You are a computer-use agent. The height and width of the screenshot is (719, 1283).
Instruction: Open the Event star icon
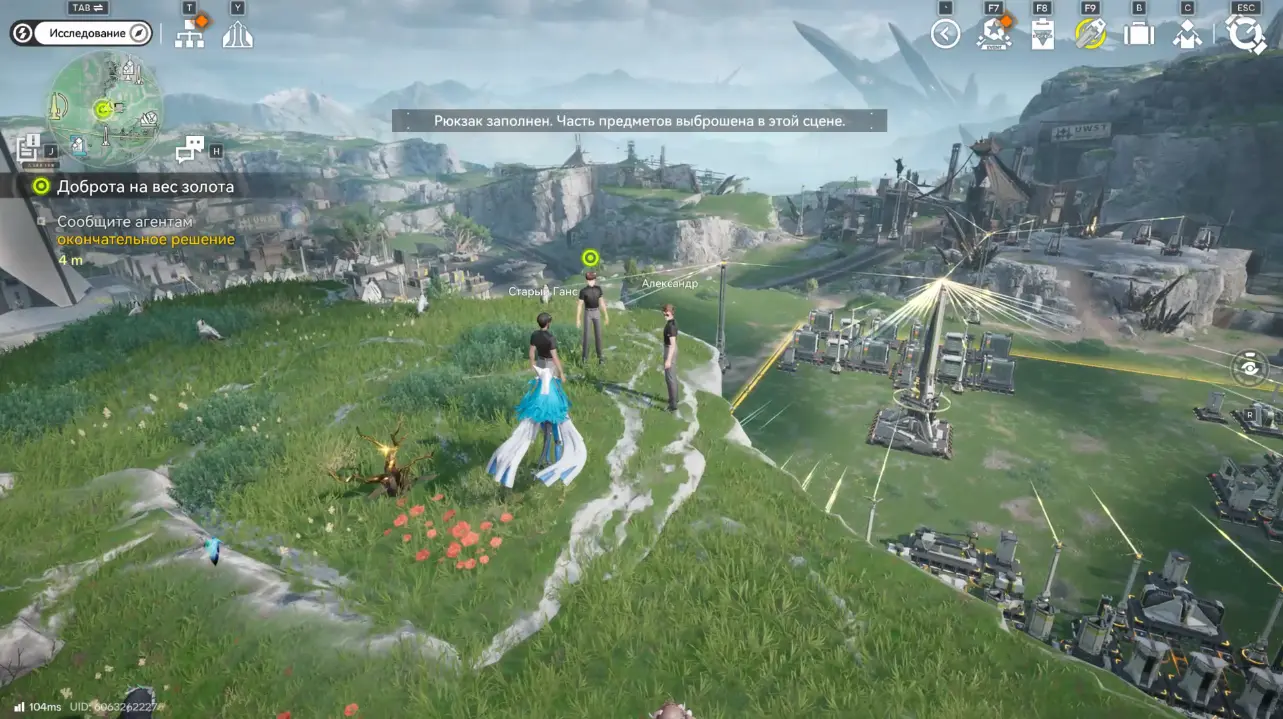pyautogui.click(x=994, y=34)
